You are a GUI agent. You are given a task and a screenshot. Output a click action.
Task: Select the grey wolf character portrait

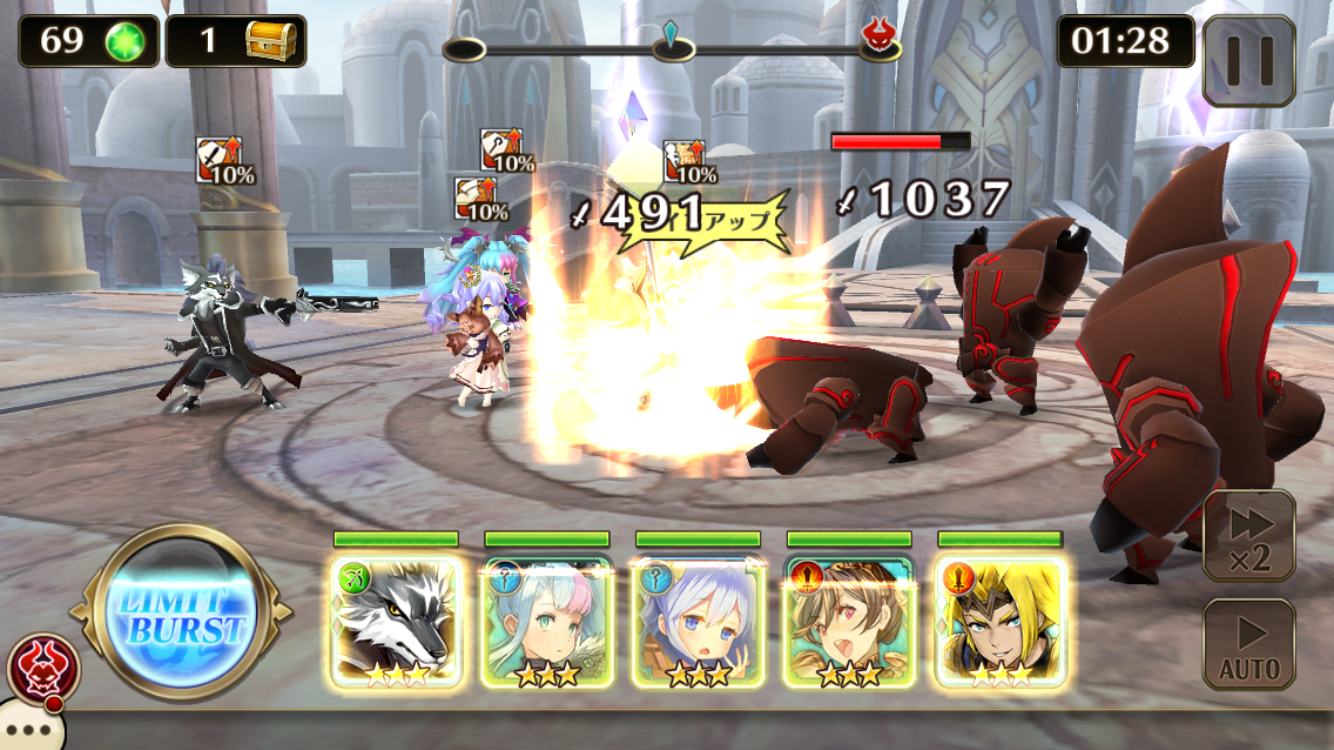tap(396, 622)
